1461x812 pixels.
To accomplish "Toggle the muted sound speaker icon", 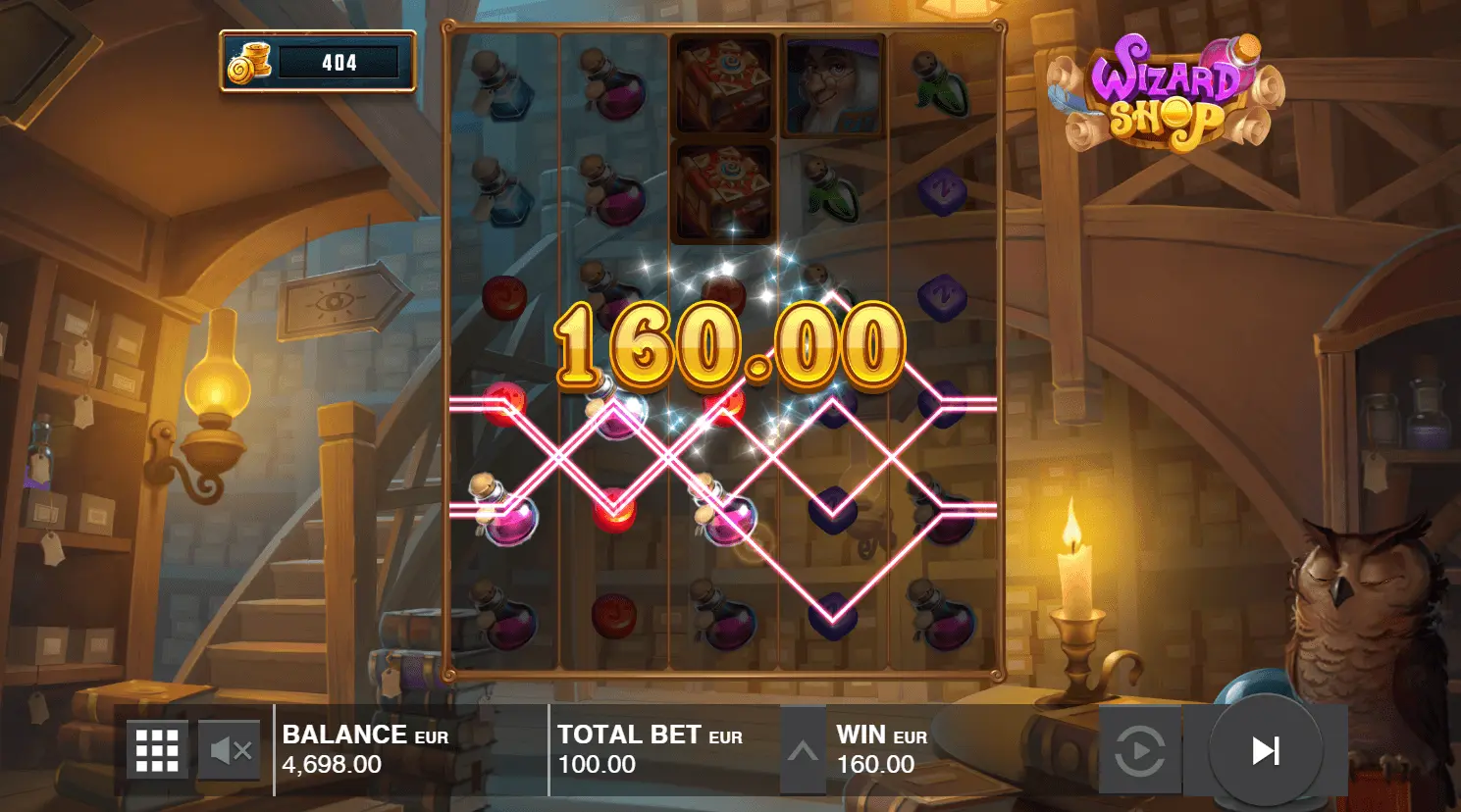I will click(x=231, y=751).
